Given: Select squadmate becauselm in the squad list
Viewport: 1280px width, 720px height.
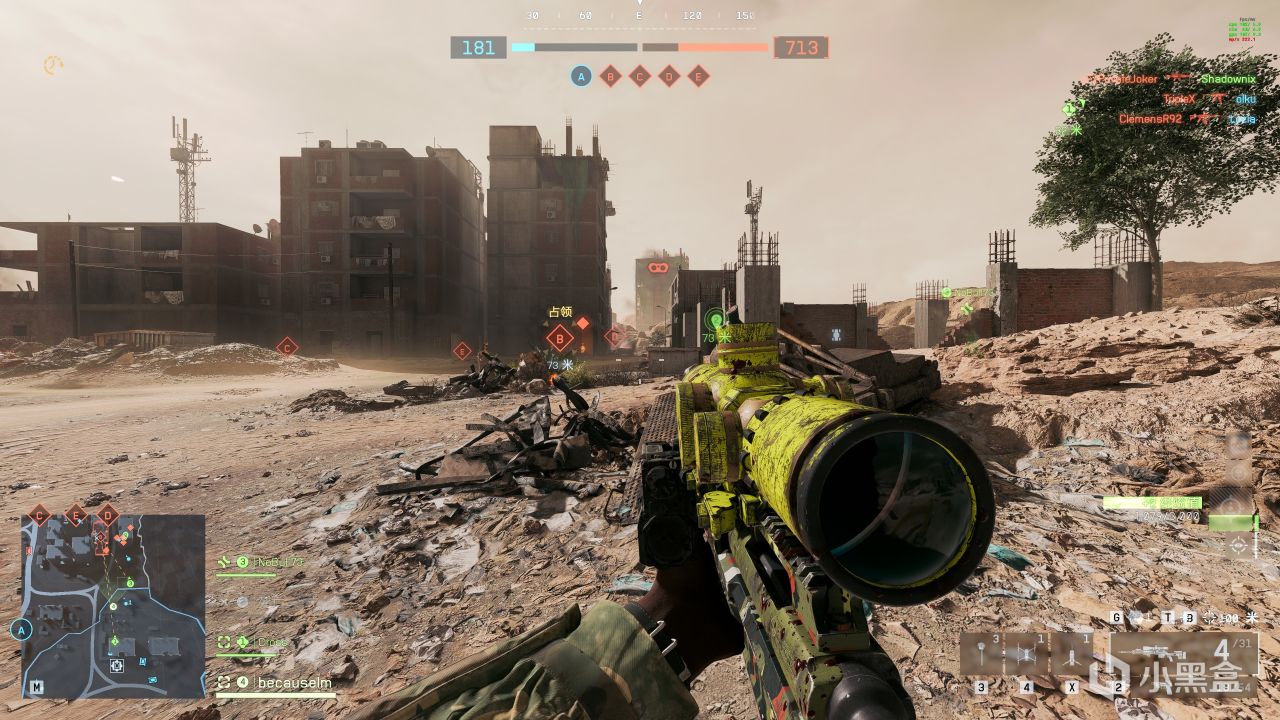Looking at the screenshot, I should pyautogui.click(x=276, y=683).
